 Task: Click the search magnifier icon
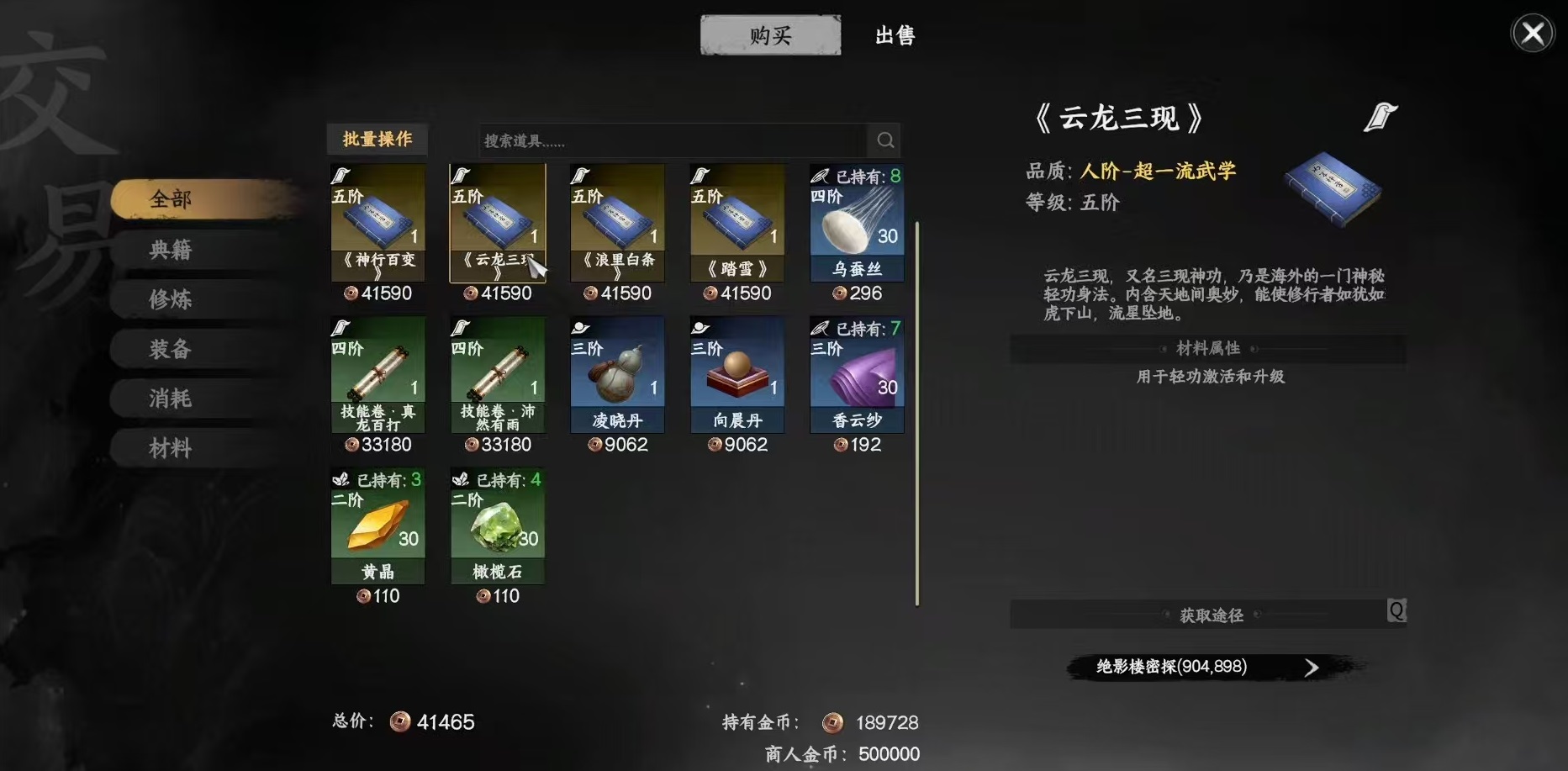click(885, 140)
